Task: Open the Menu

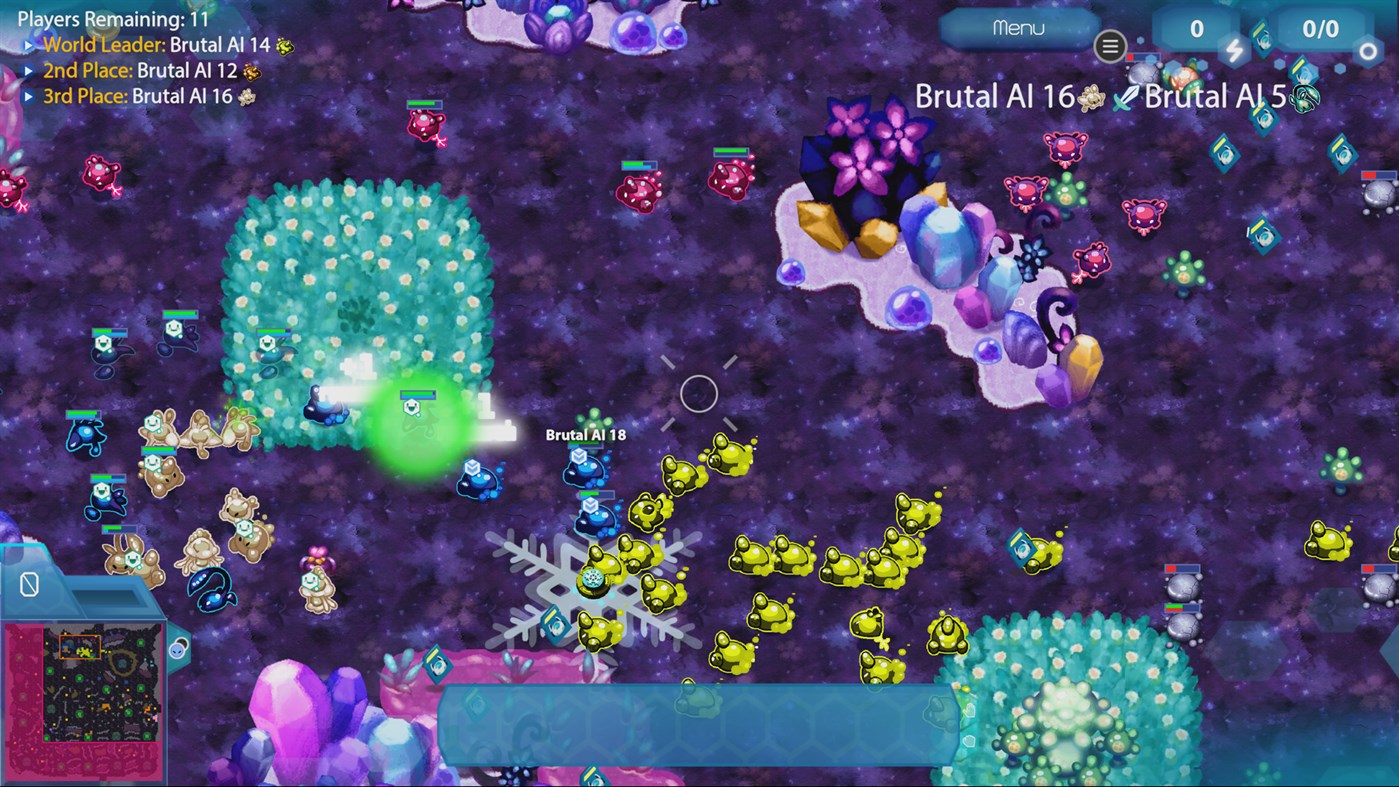Action: coord(1017,29)
